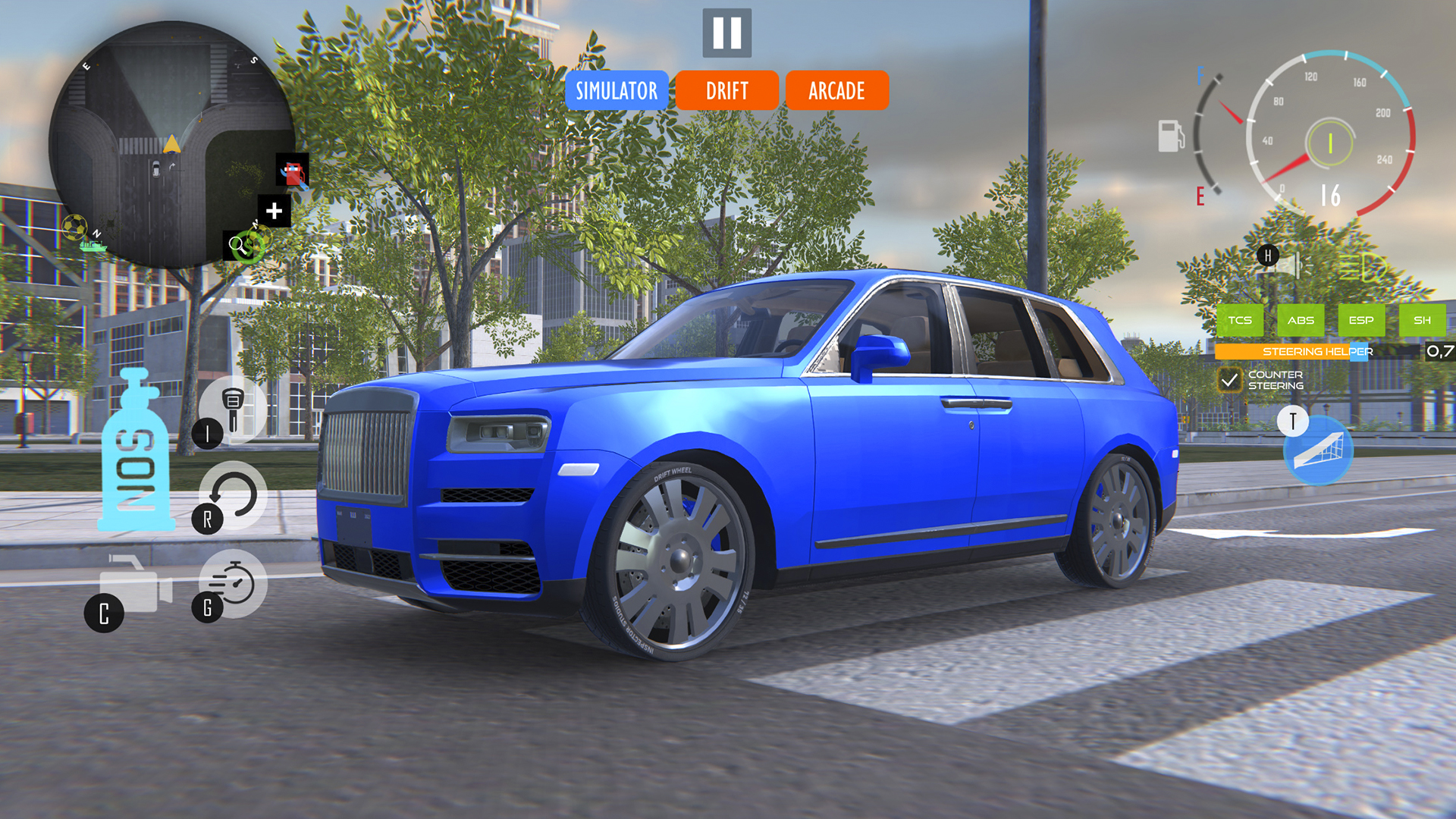The height and width of the screenshot is (819, 1456).
Task: Toggle the SH steering helper
Action: click(1423, 320)
